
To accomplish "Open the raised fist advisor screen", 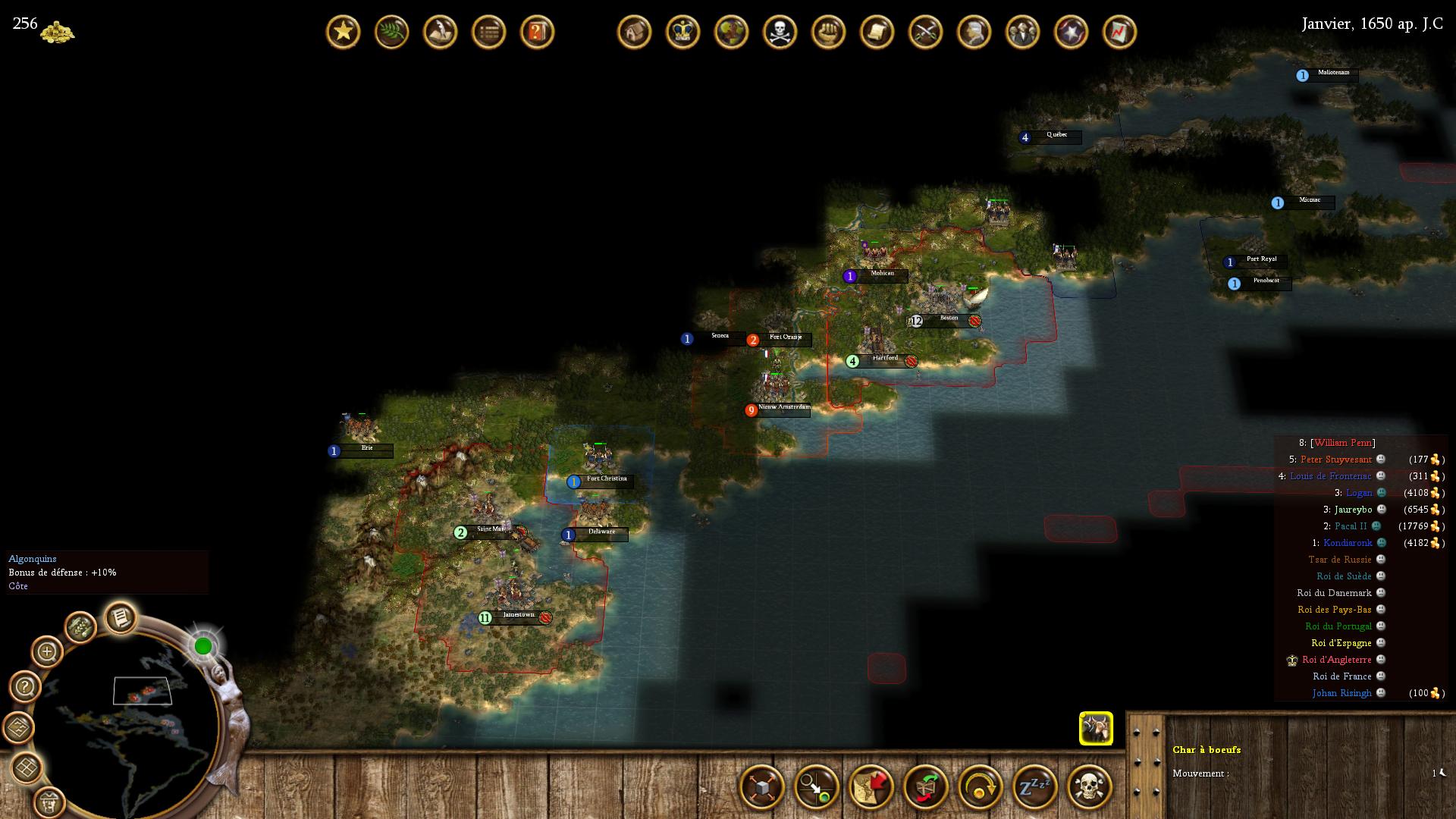I will [829, 32].
